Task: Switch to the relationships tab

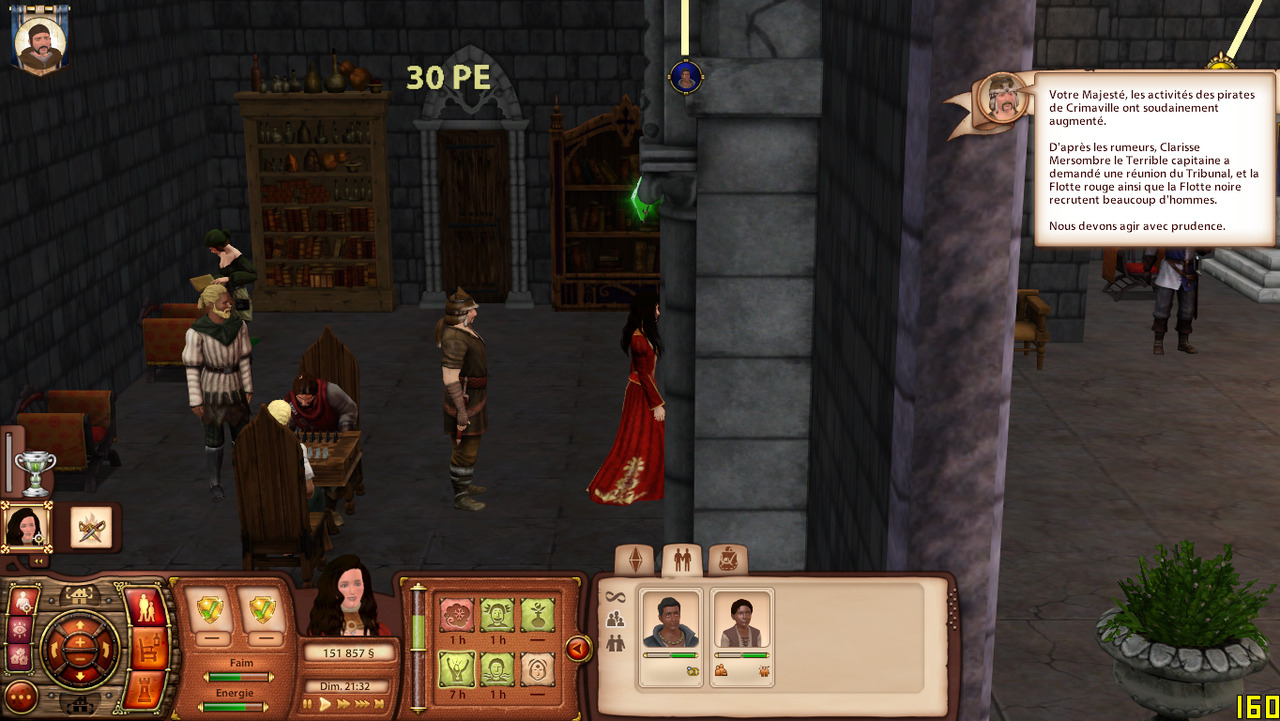Action: 682,560
